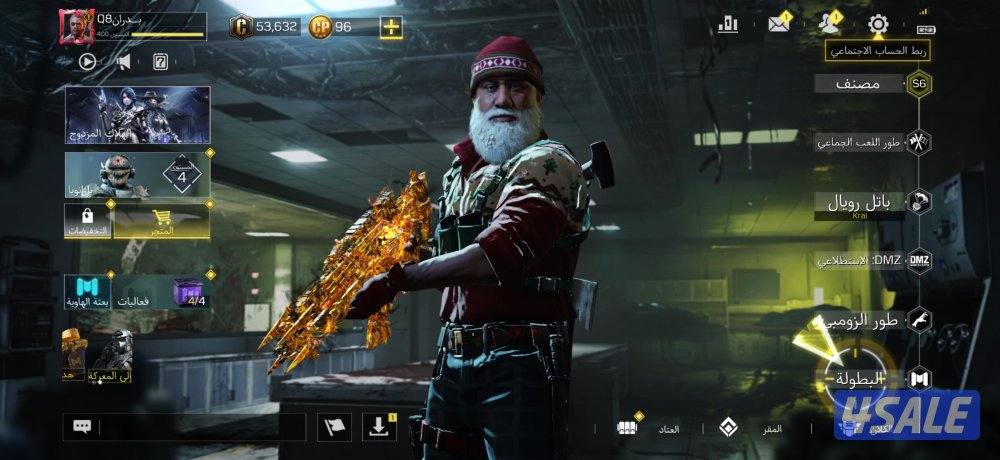The image size is (1000, 460).
Task: Open the mail envelope inbox
Action: coord(778,24)
